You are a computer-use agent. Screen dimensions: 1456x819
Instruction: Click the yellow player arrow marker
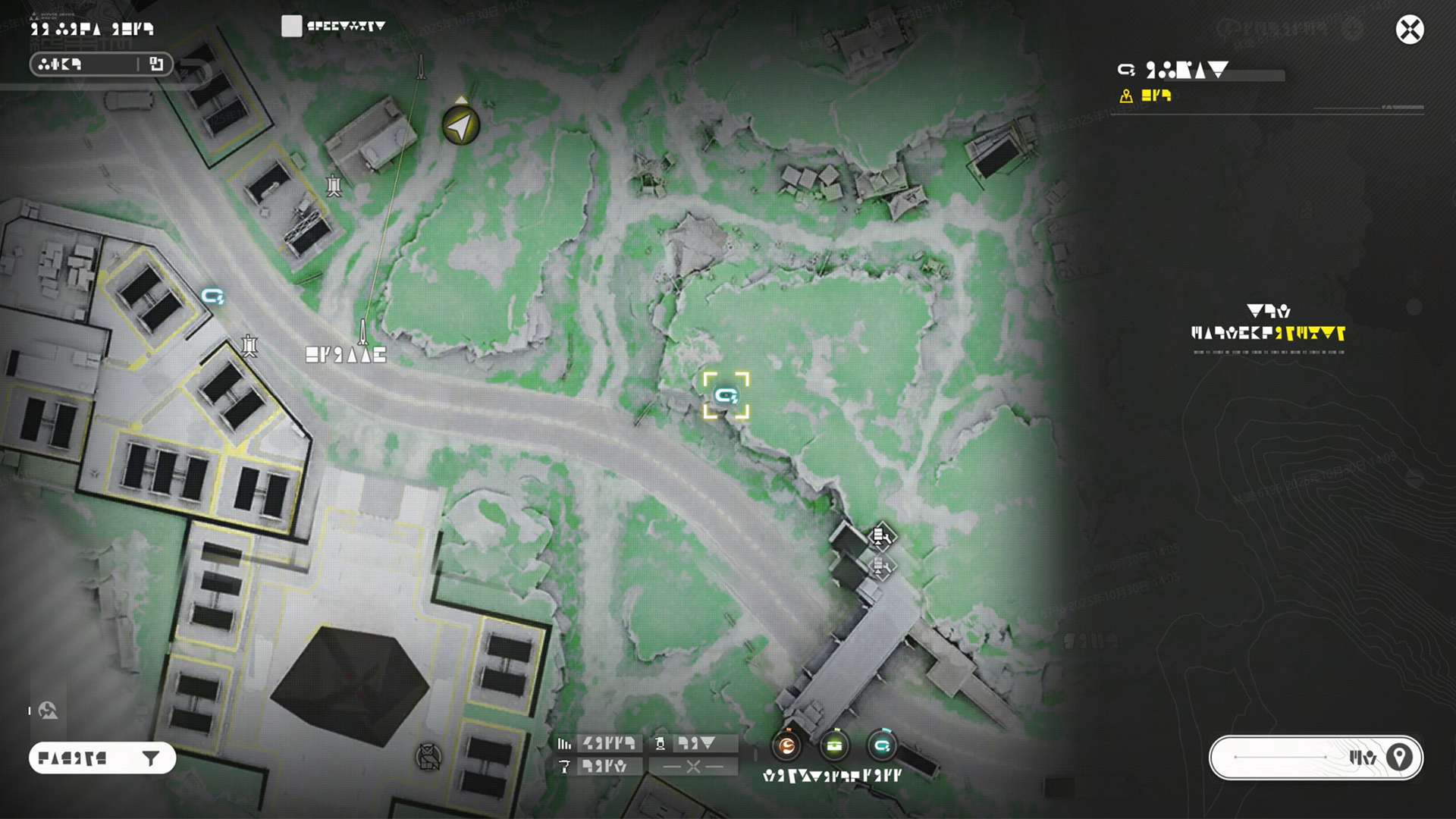[460, 125]
